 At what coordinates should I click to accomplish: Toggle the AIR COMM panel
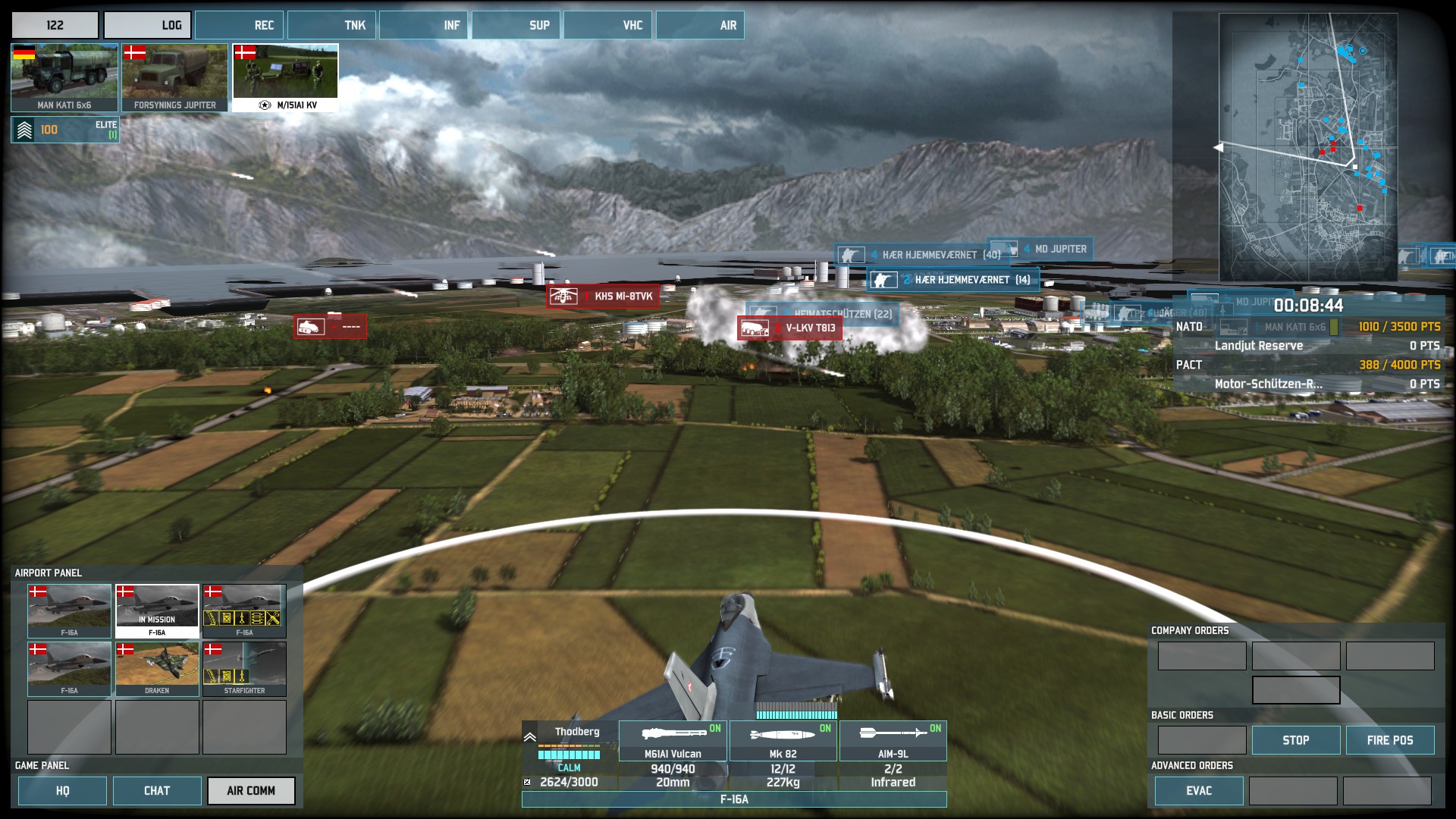click(251, 791)
